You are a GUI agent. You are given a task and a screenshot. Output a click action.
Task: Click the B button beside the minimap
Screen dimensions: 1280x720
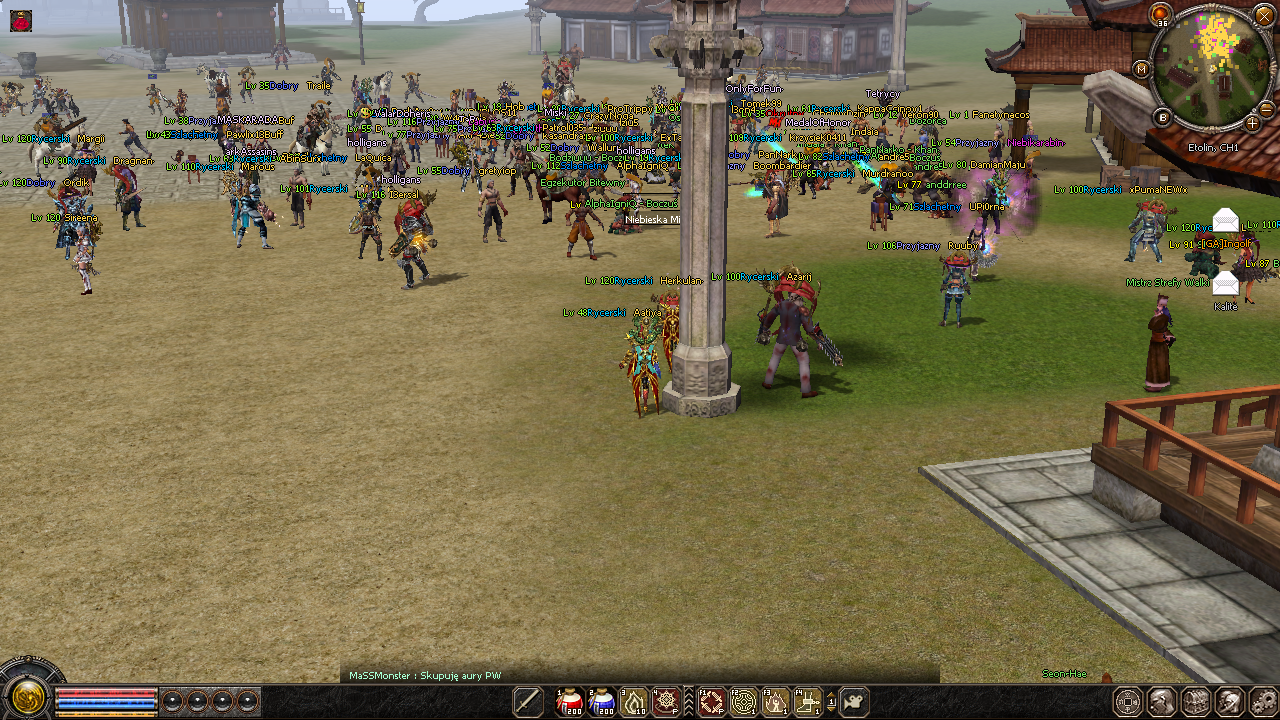[x=1163, y=117]
